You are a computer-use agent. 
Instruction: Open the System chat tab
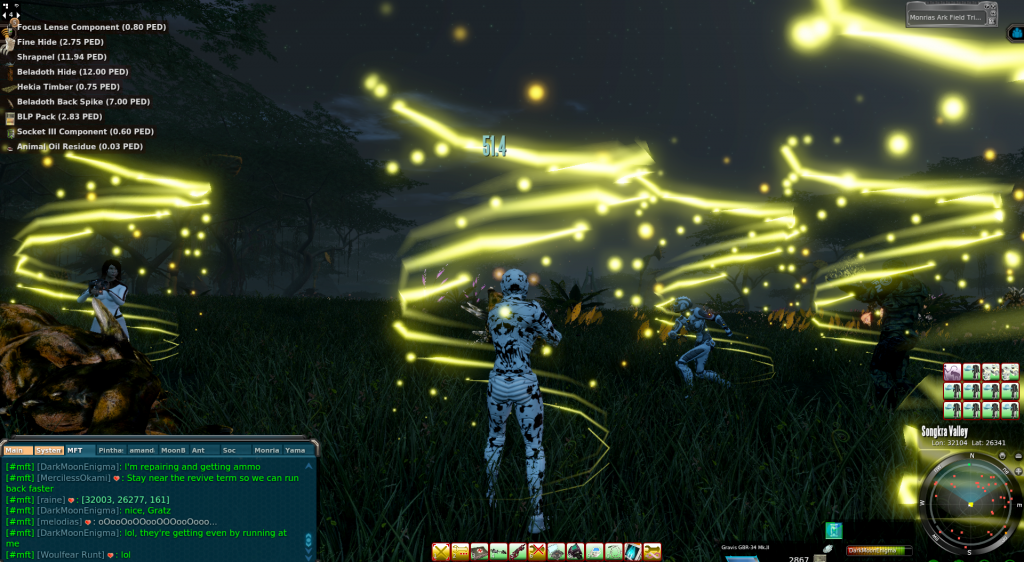(x=49, y=450)
